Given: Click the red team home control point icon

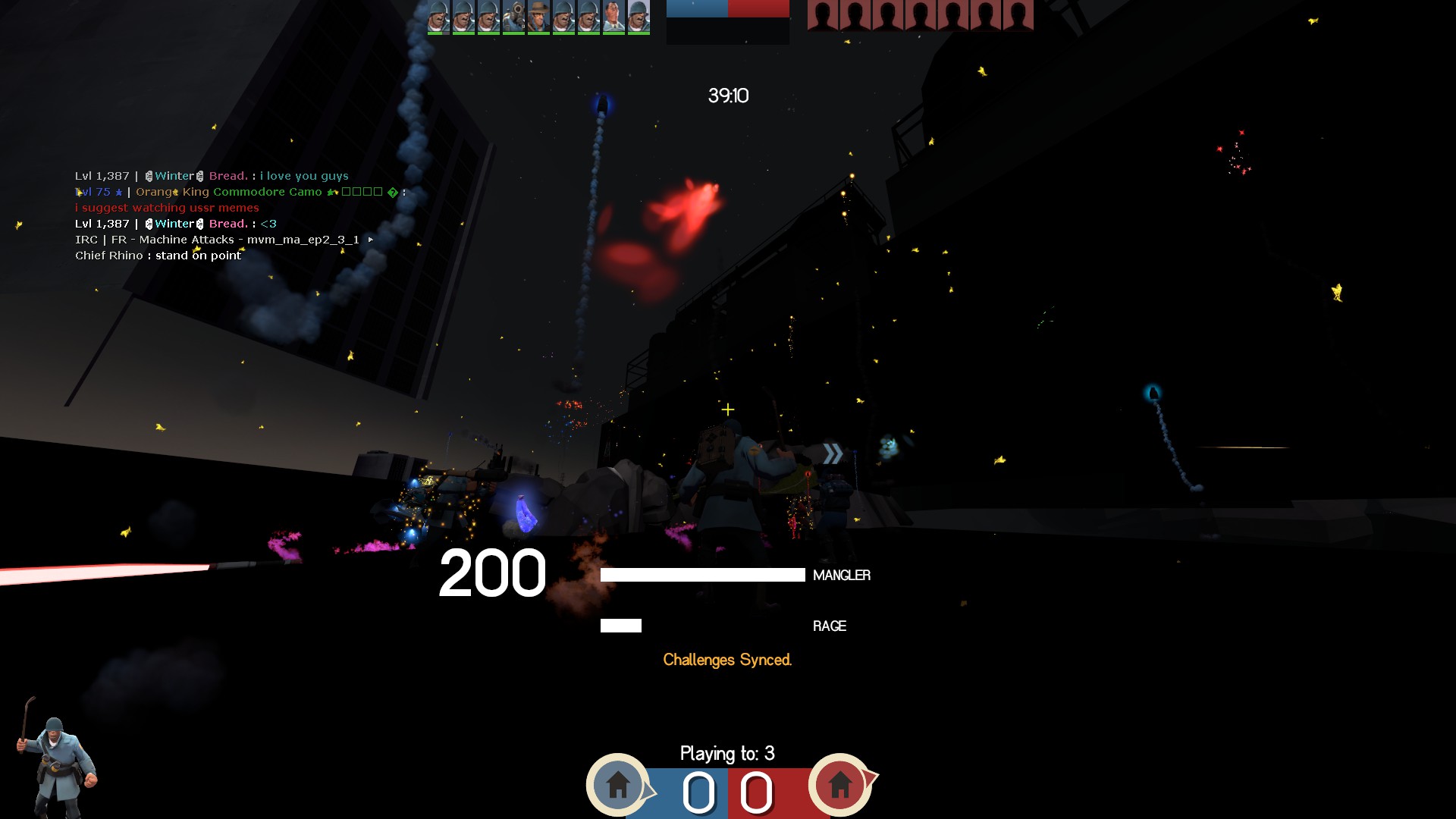Looking at the screenshot, I should coord(839,784).
